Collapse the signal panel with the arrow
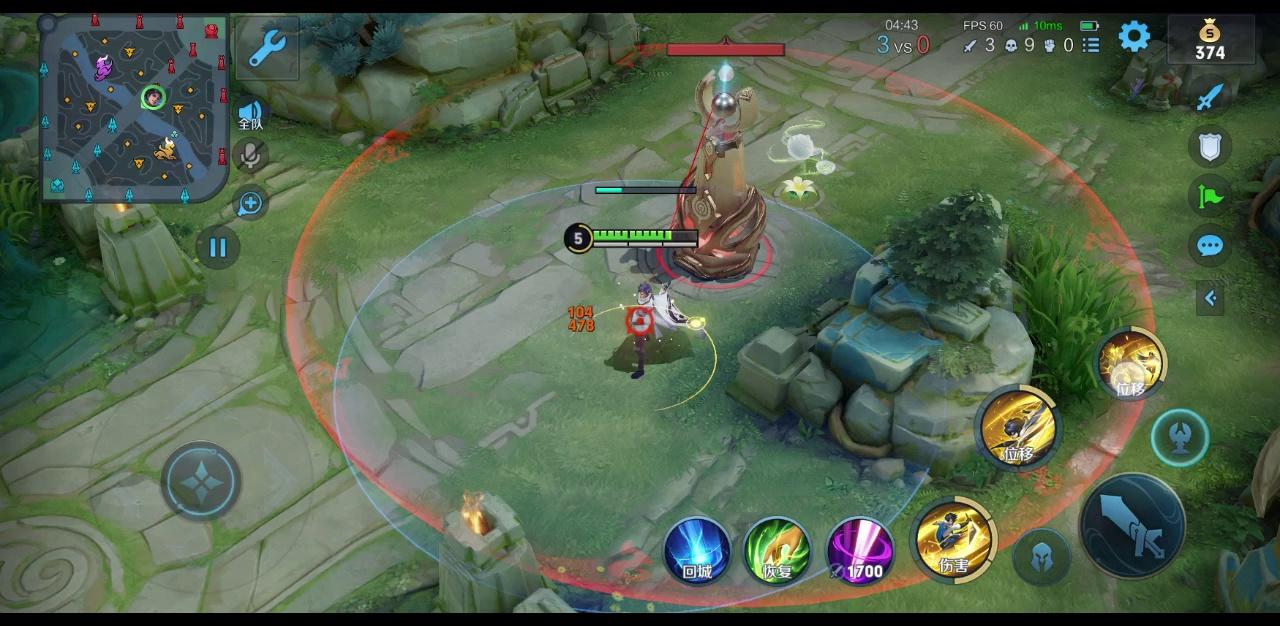 click(x=1210, y=297)
